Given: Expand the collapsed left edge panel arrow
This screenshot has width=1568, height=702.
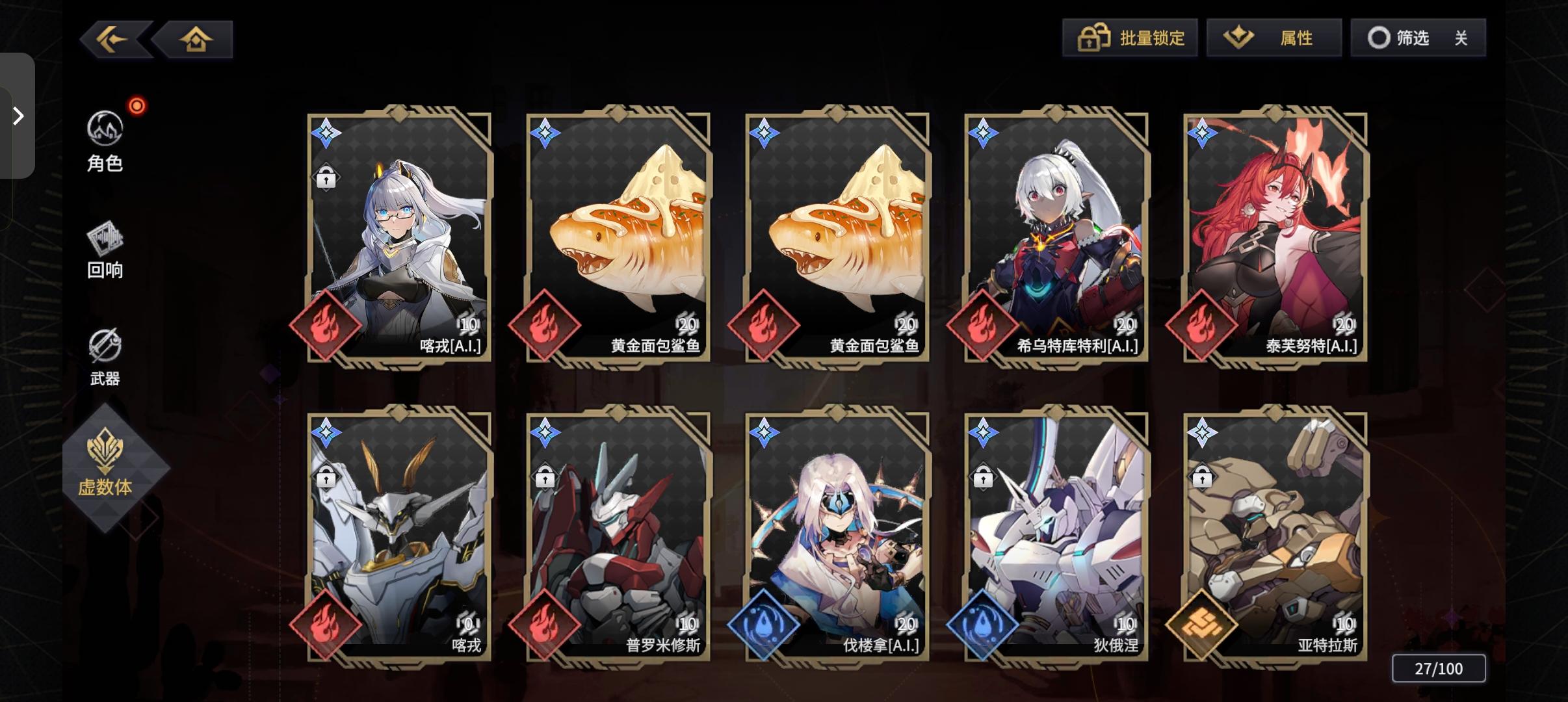Looking at the screenshot, I should tap(18, 115).
